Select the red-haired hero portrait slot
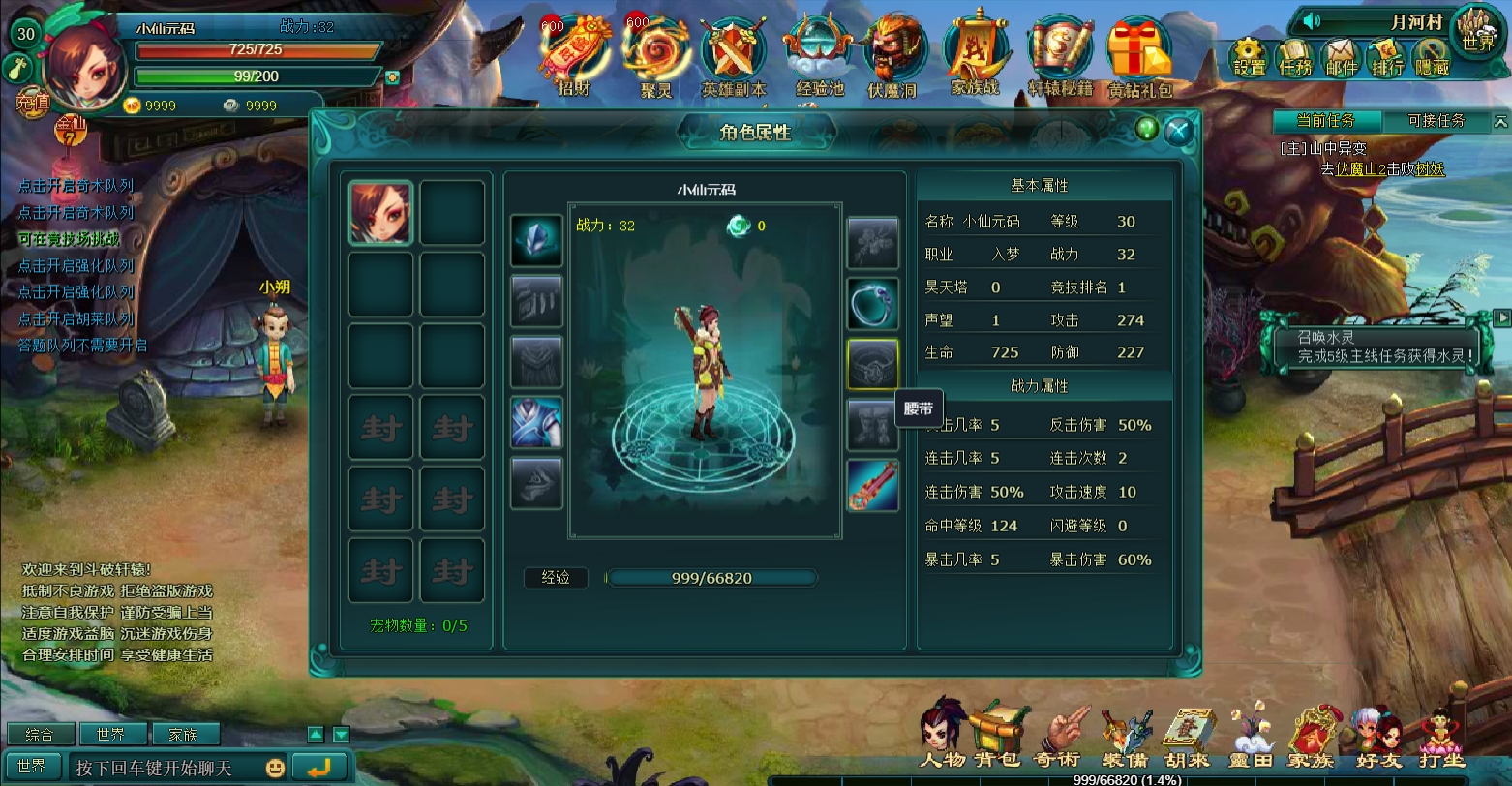This screenshot has width=1512, height=786. pos(380,213)
